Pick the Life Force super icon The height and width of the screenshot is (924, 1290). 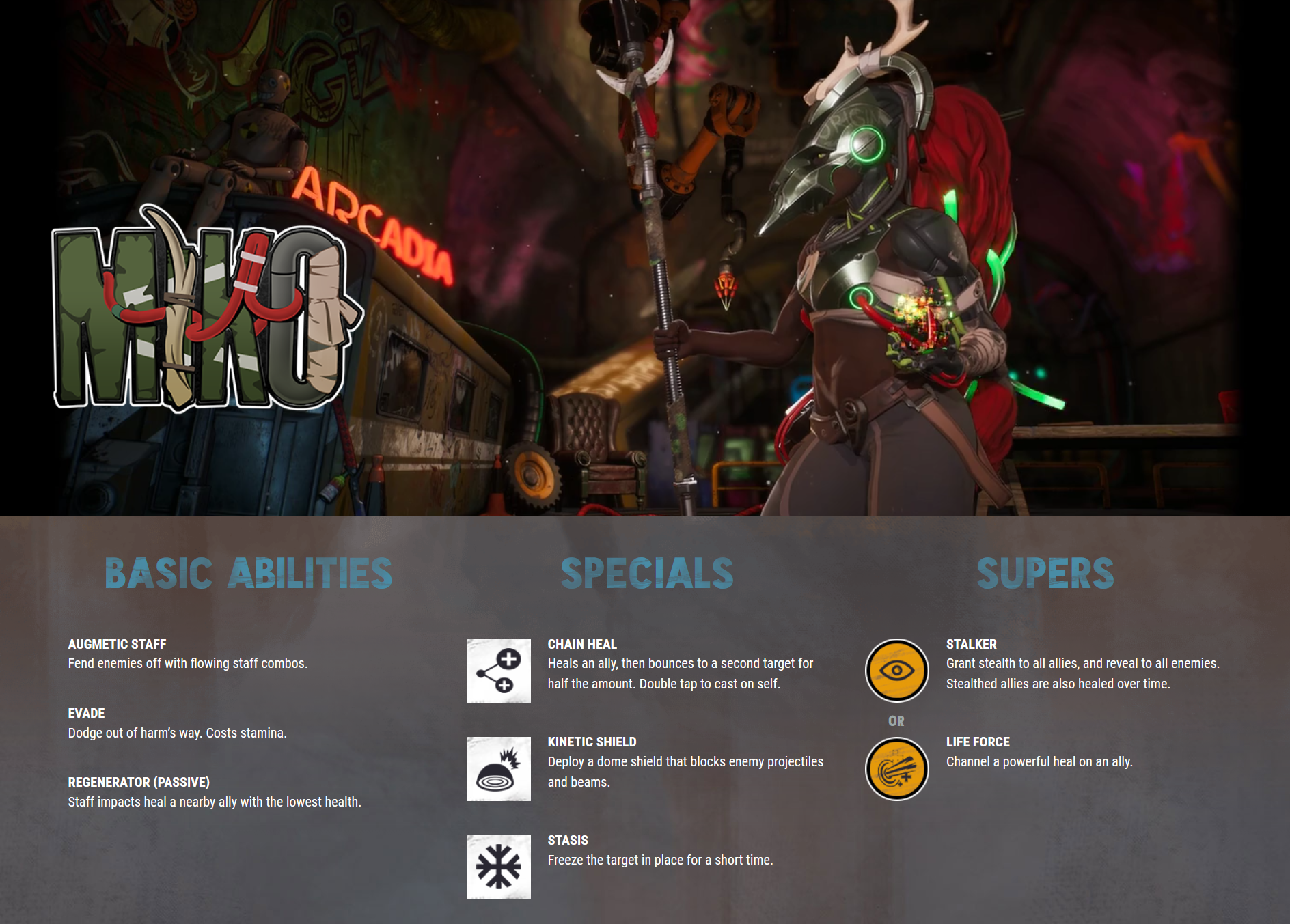point(896,769)
